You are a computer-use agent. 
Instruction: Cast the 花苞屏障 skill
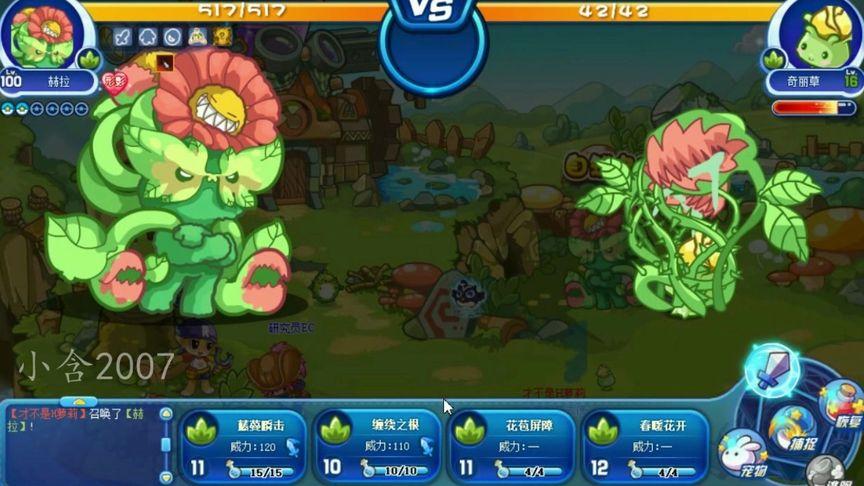511,446
